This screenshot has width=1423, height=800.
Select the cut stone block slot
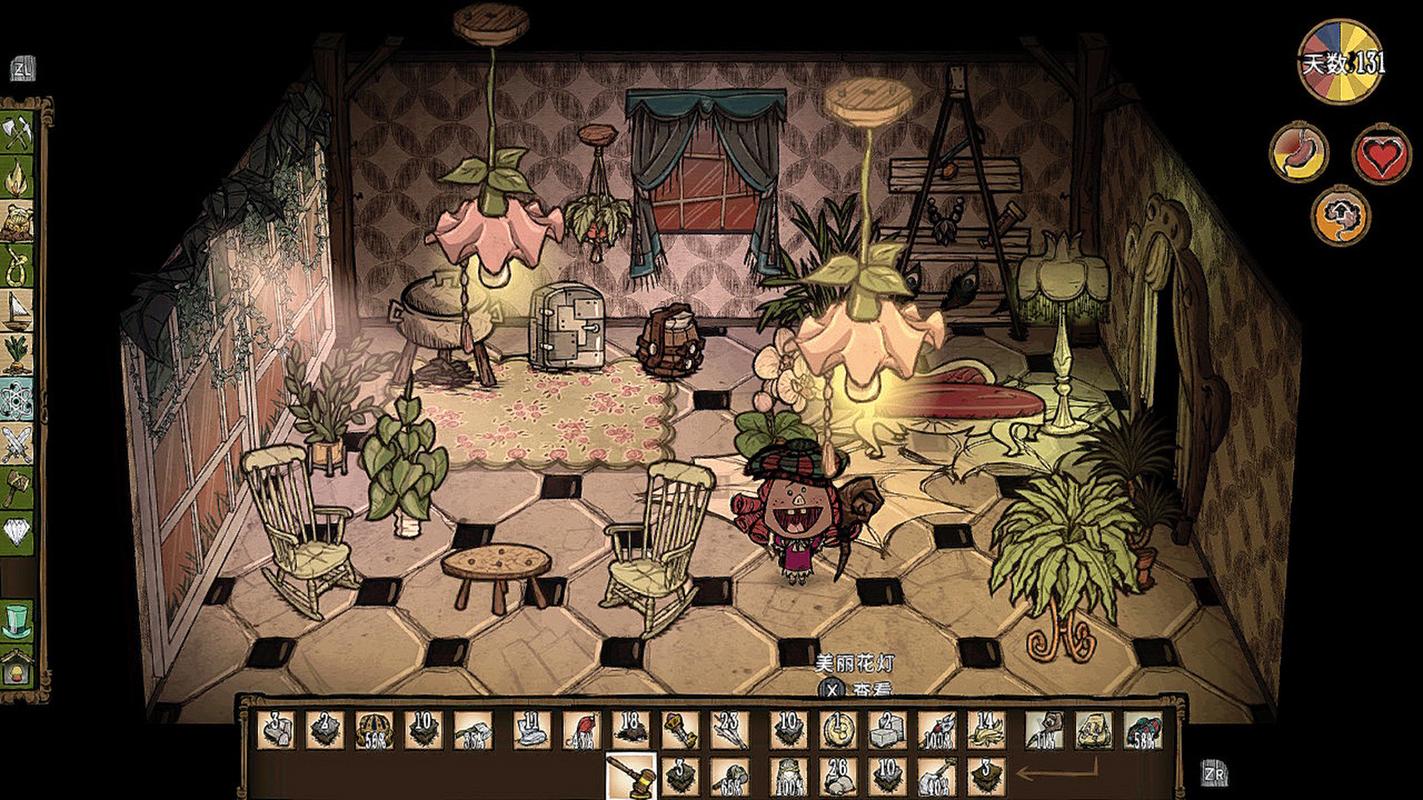pos(887,730)
